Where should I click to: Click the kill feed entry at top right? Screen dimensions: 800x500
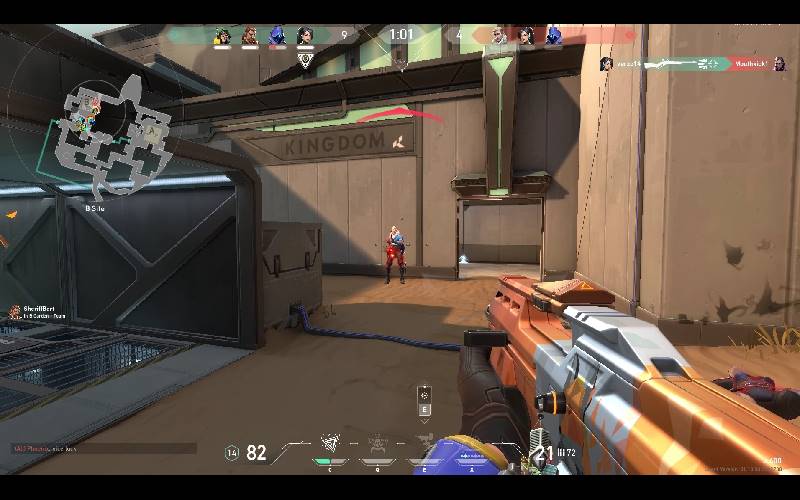(x=691, y=64)
